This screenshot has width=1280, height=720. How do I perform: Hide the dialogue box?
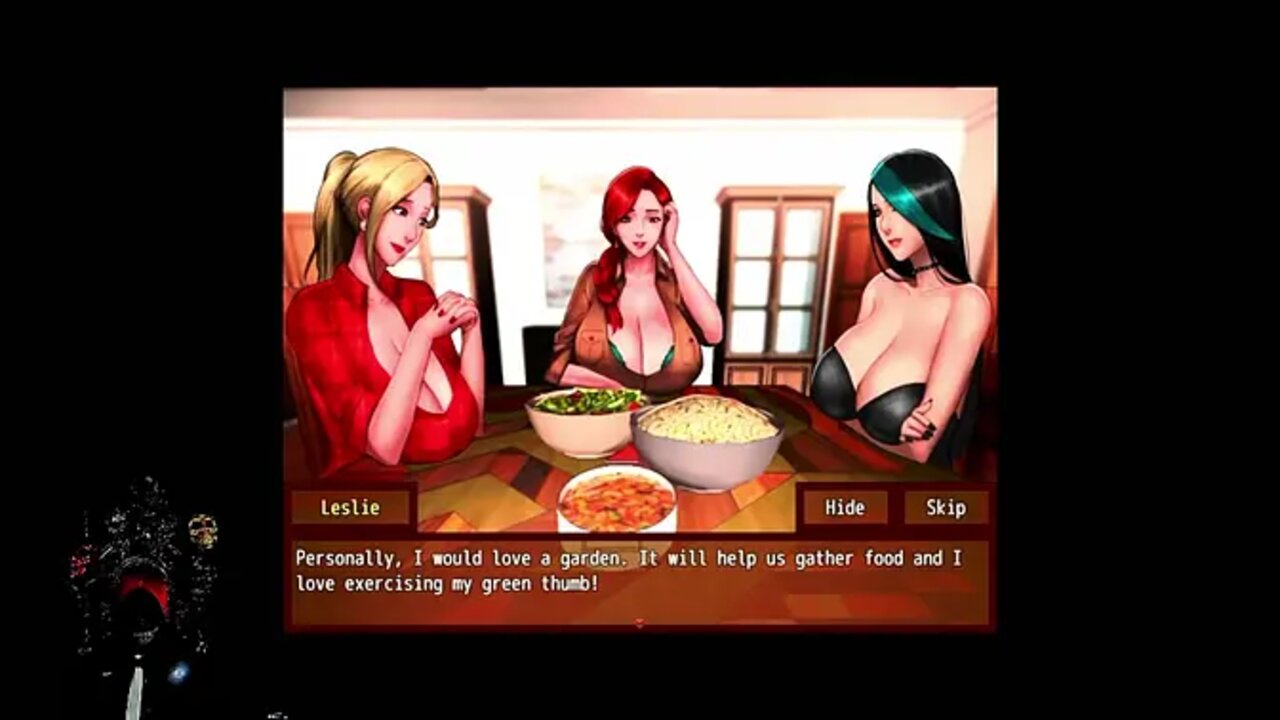[844, 507]
